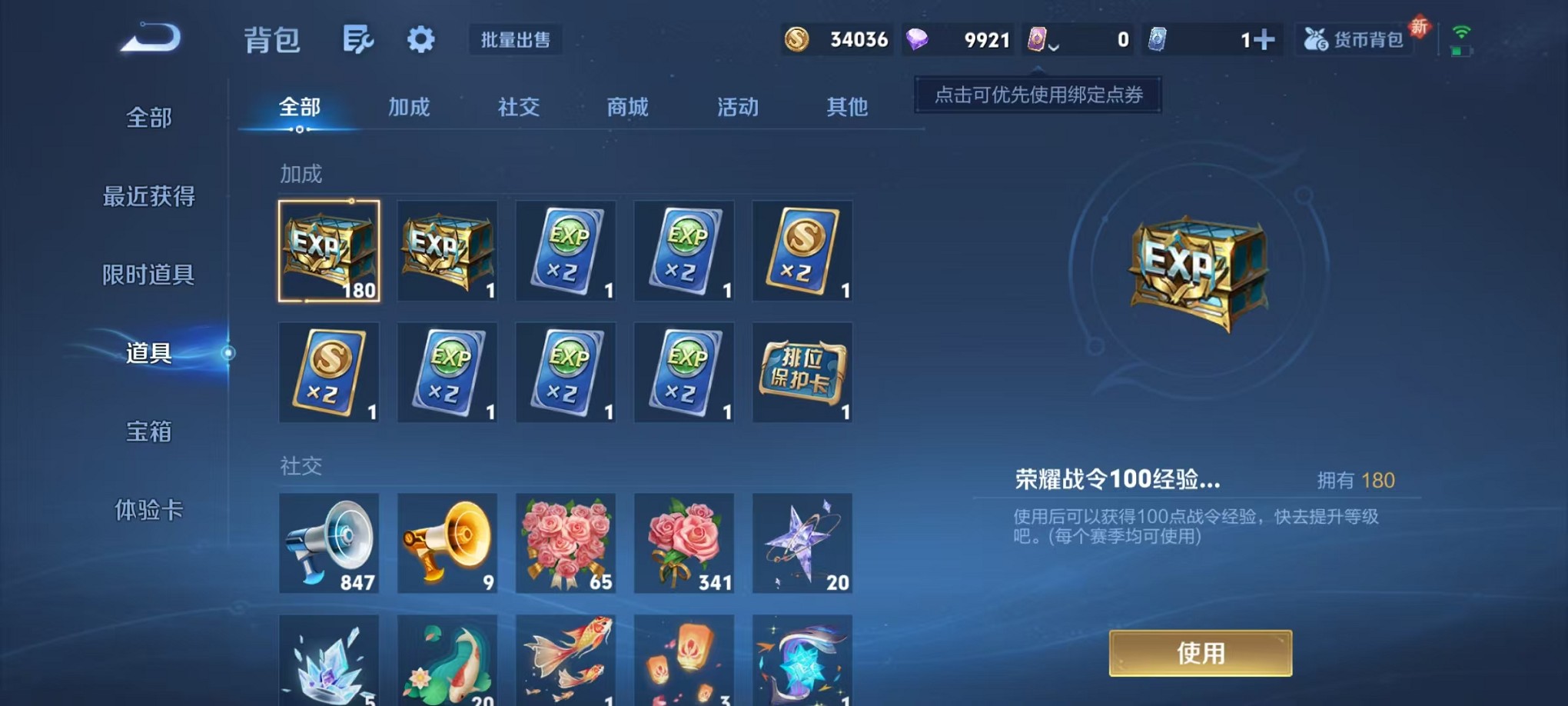The height and width of the screenshot is (706, 1568).
Task: Open the 货币背包 currency bag
Action: pyautogui.click(x=1355, y=39)
